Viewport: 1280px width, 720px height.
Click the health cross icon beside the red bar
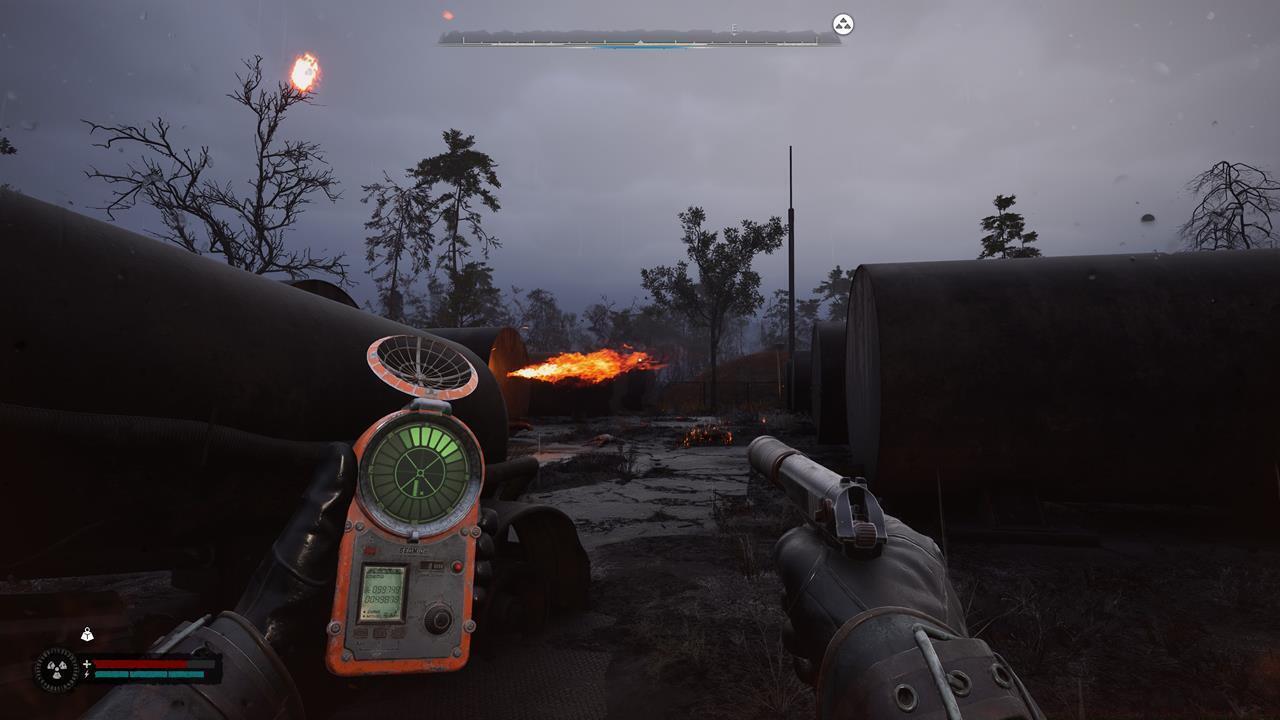coord(86,664)
